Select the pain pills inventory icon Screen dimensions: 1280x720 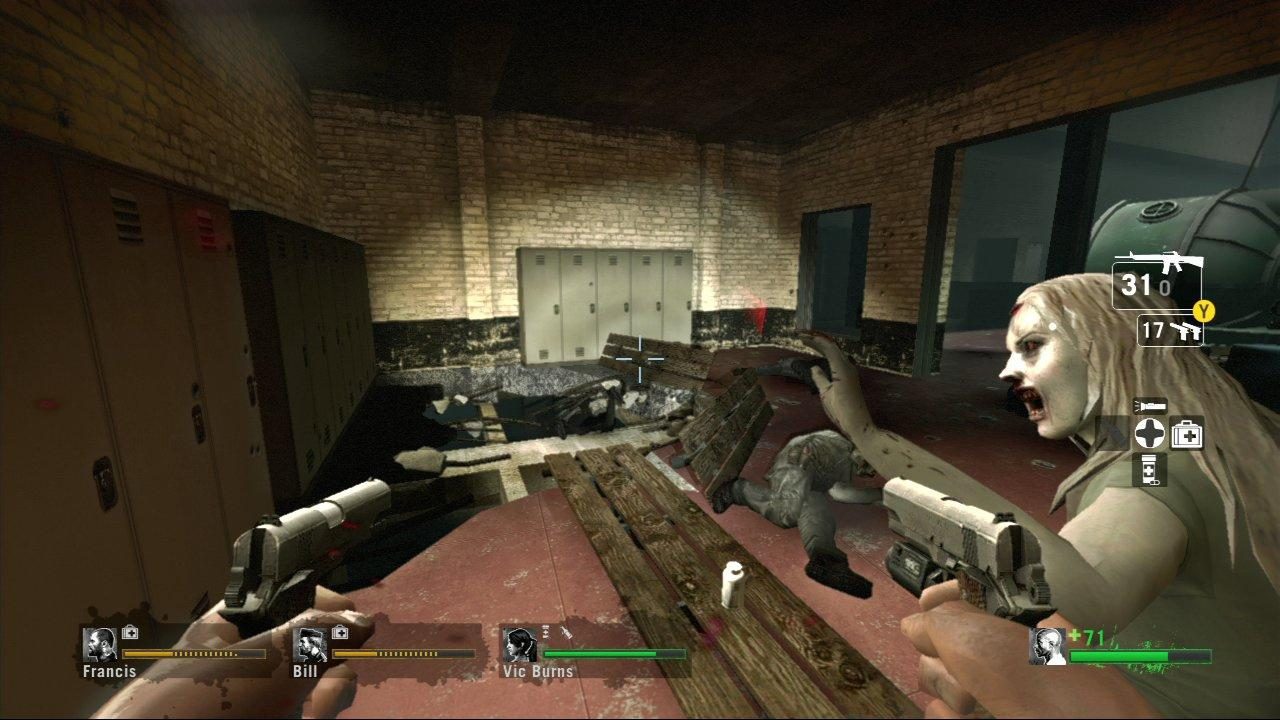1149,467
